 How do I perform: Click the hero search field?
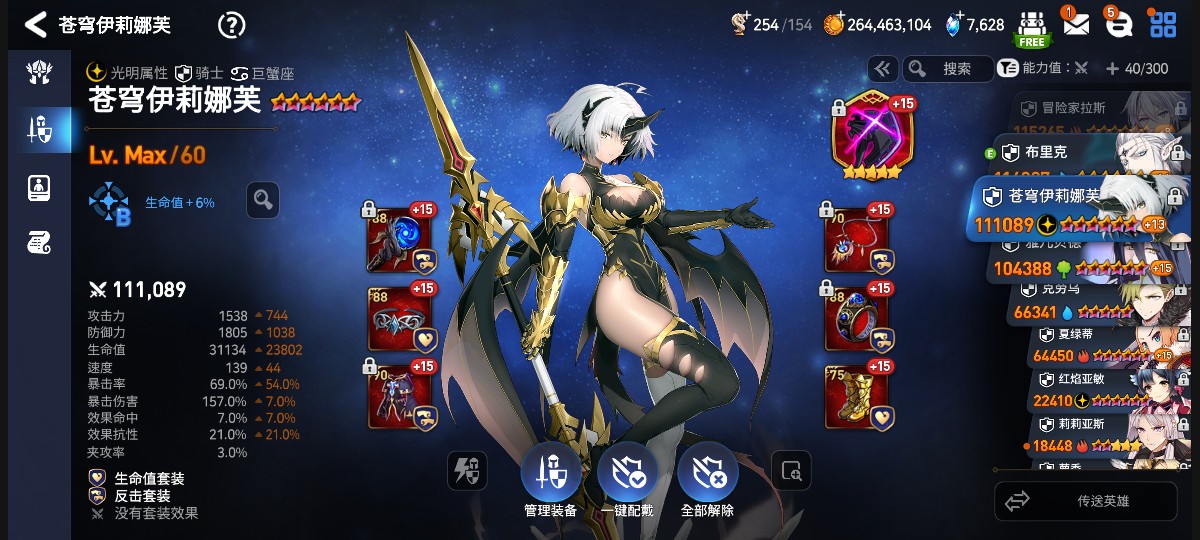[x=948, y=69]
